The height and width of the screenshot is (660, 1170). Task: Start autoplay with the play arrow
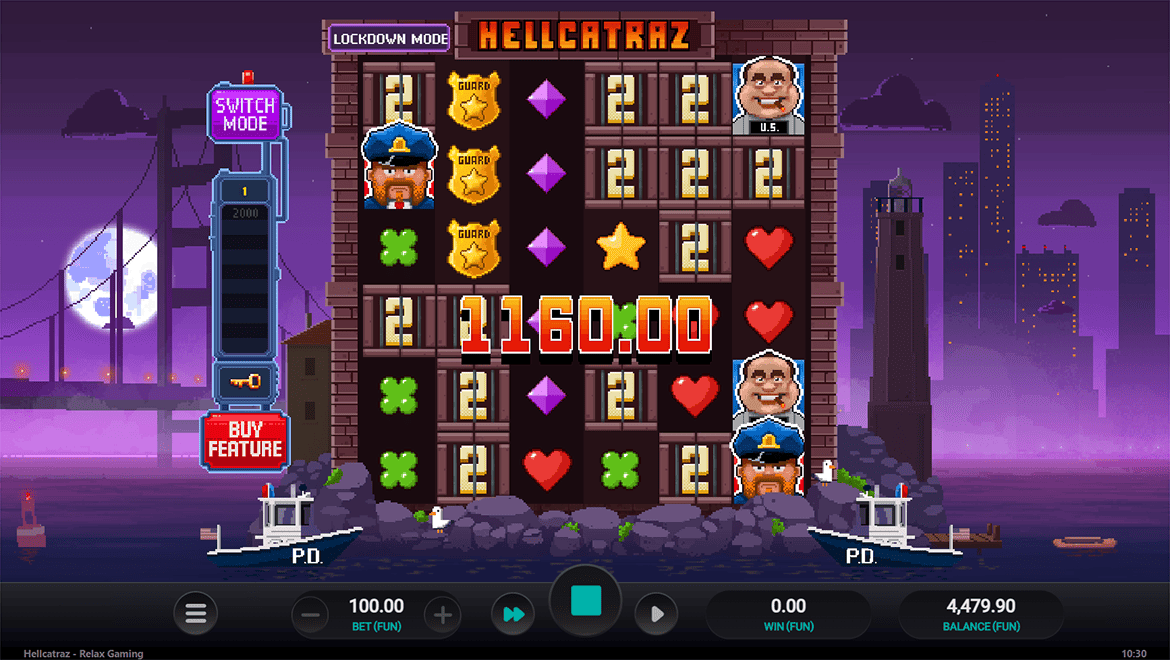(x=657, y=614)
